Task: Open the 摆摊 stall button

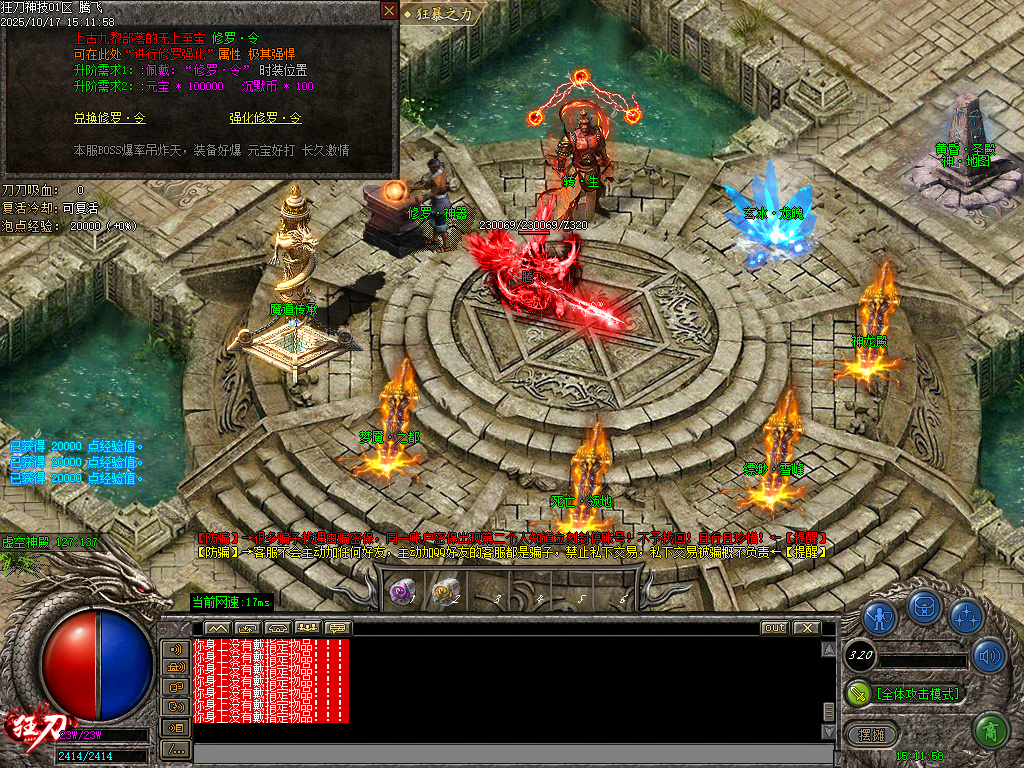Action: pos(866,734)
